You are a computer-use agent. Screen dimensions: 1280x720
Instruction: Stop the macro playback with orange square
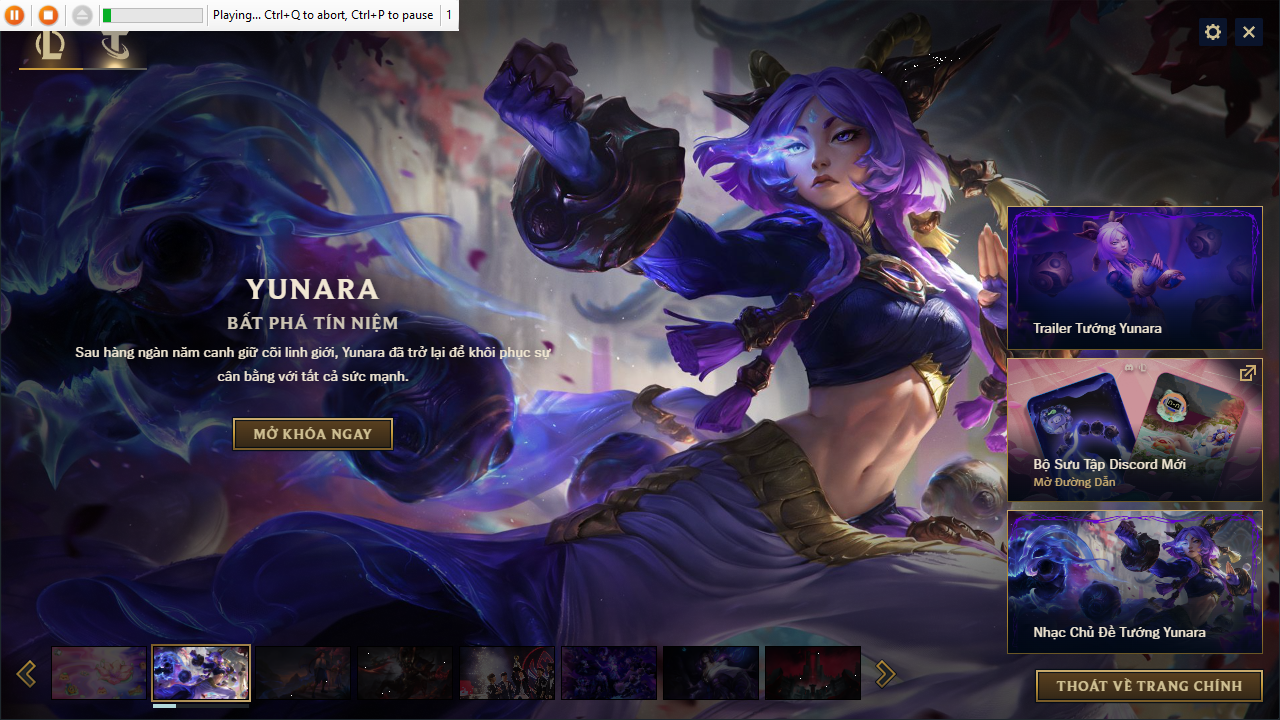pos(48,15)
